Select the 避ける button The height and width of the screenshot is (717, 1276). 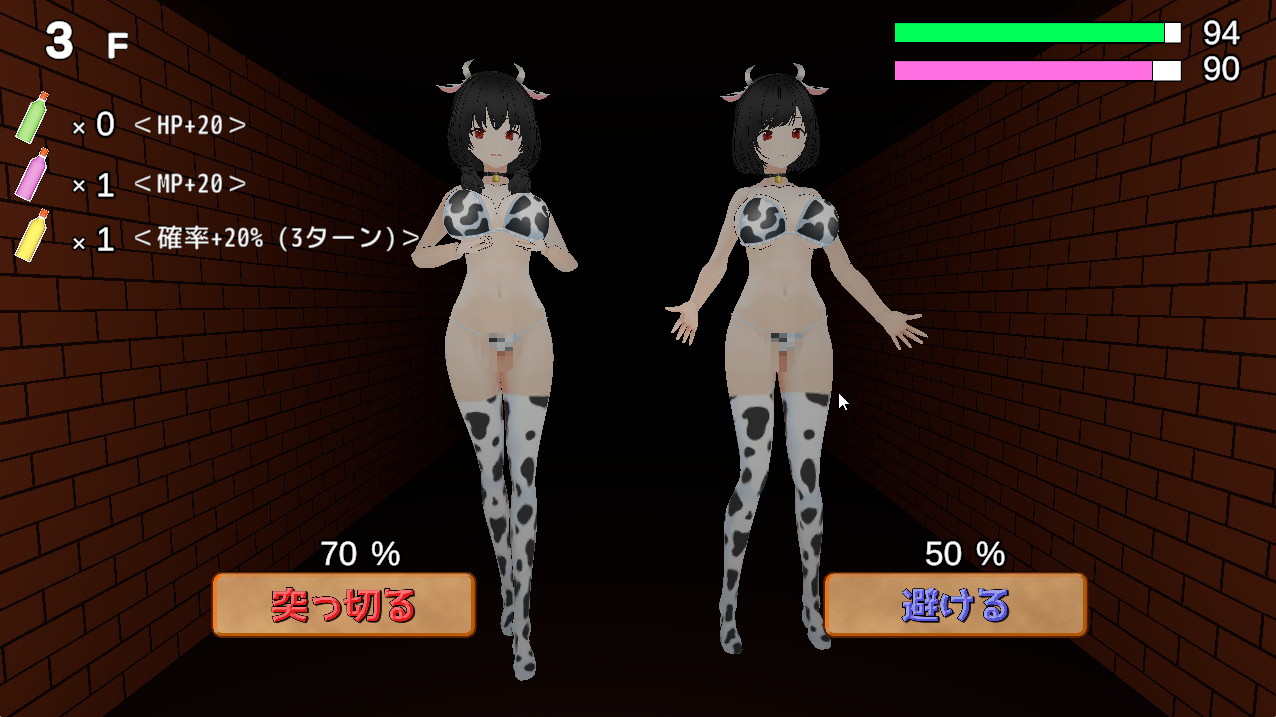[x=955, y=604]
